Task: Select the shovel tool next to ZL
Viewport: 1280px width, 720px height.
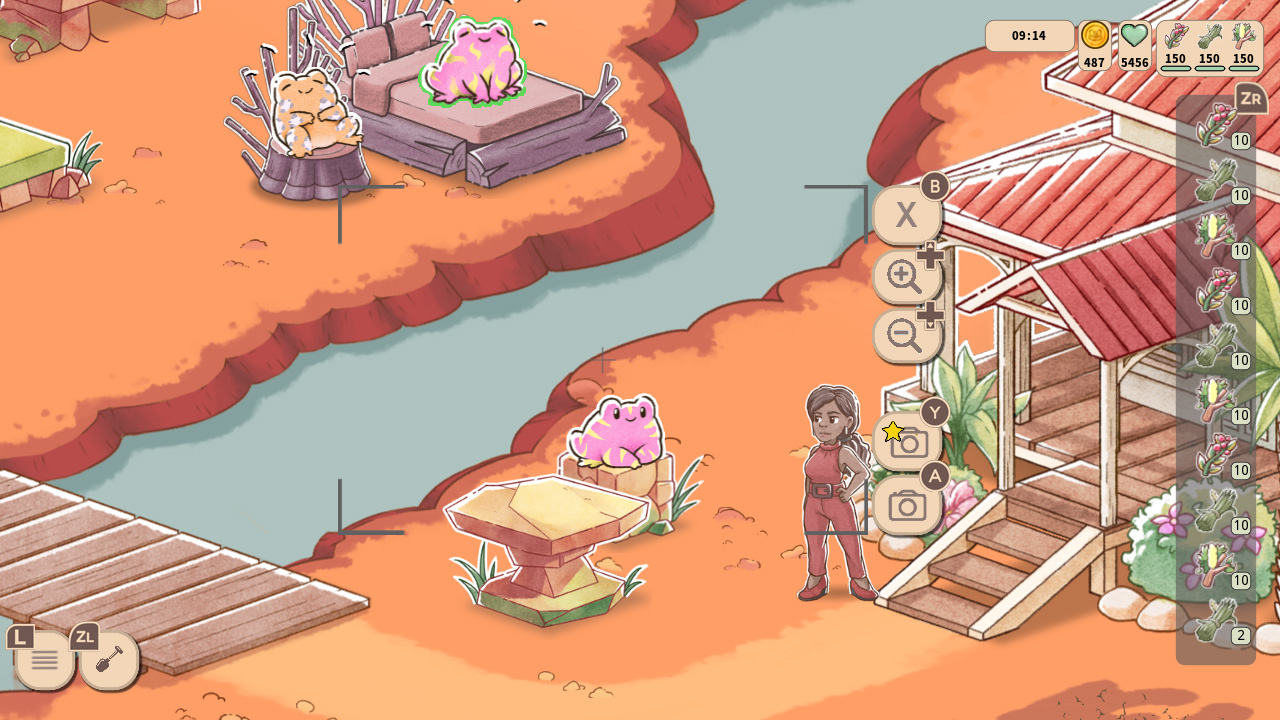Action: pyautogui.click(x=108, y=658)
